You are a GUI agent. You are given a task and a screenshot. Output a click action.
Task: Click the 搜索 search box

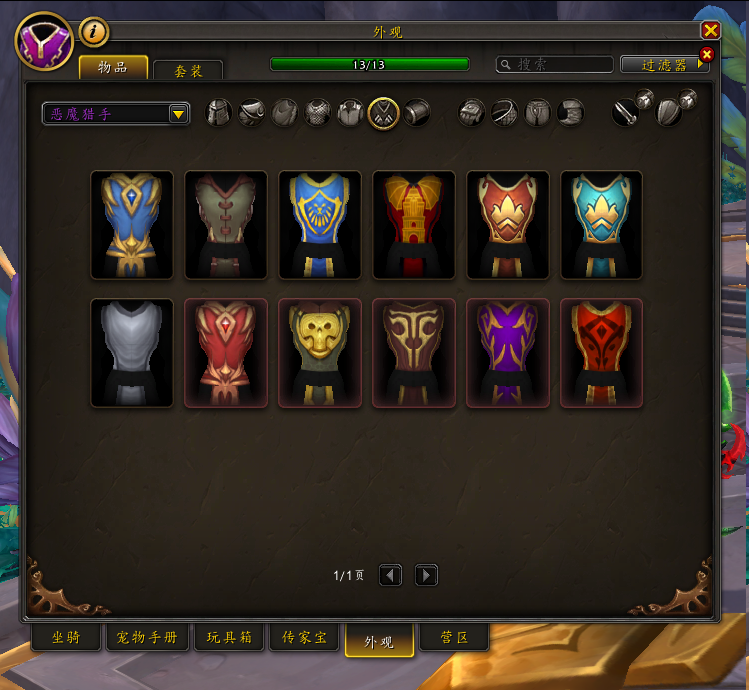555,64
